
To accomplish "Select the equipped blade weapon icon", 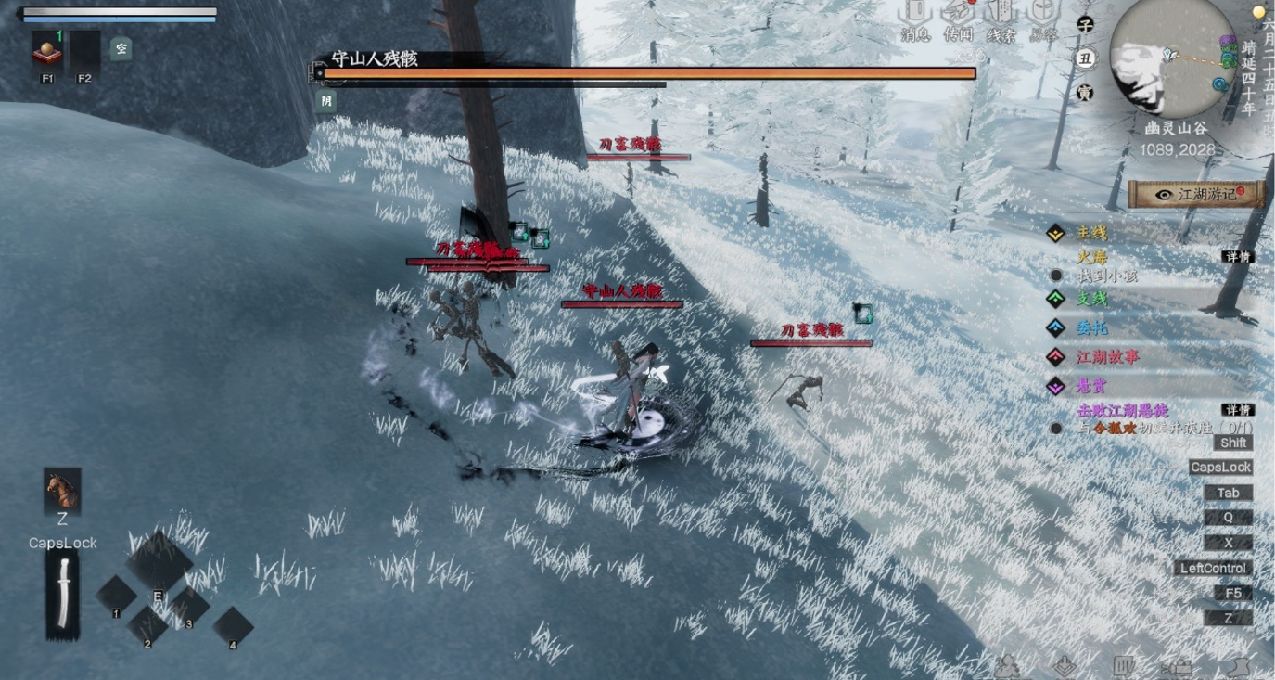I will click(62, 594).
